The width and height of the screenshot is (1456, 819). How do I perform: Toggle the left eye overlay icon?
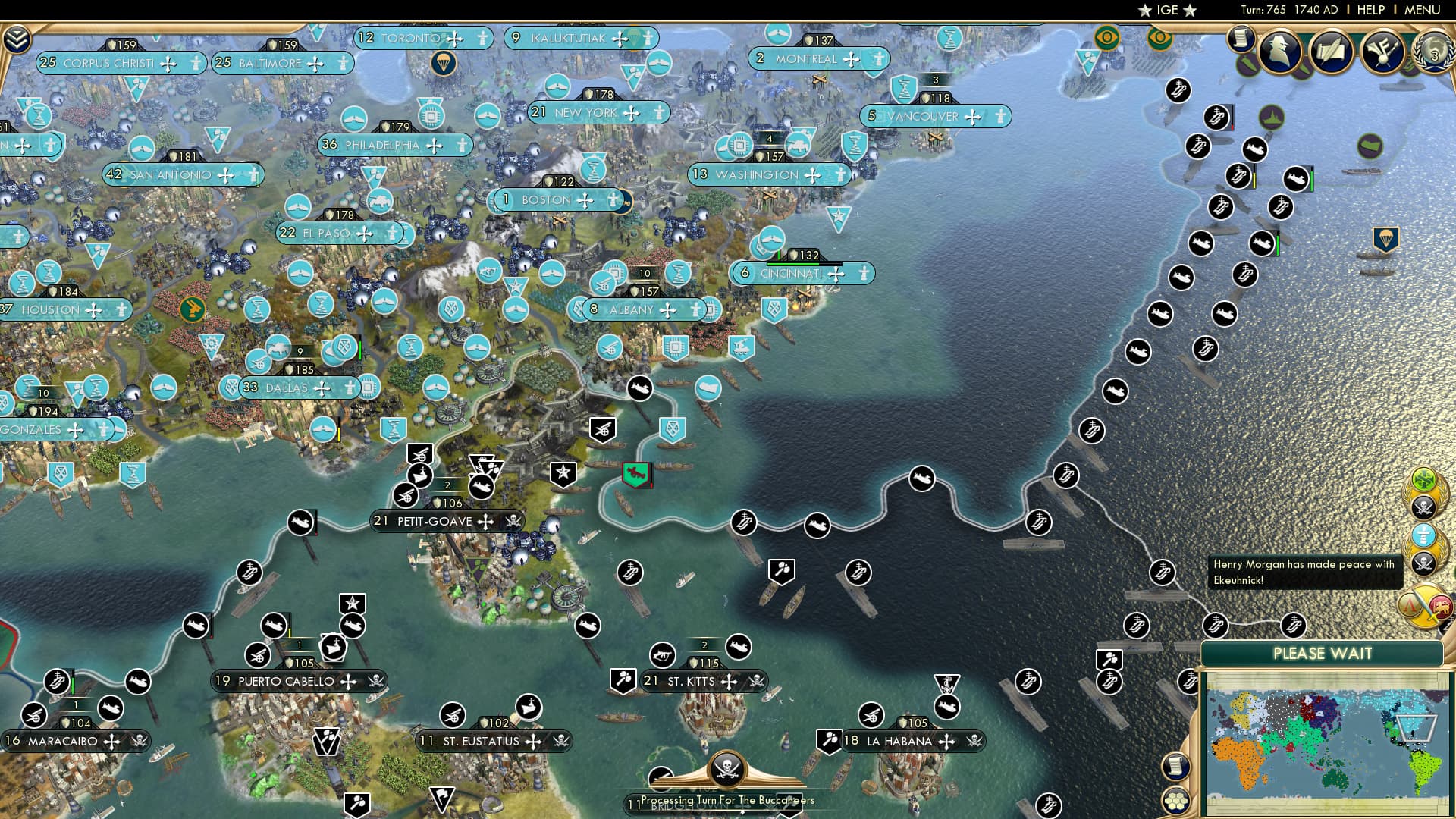1107,37
